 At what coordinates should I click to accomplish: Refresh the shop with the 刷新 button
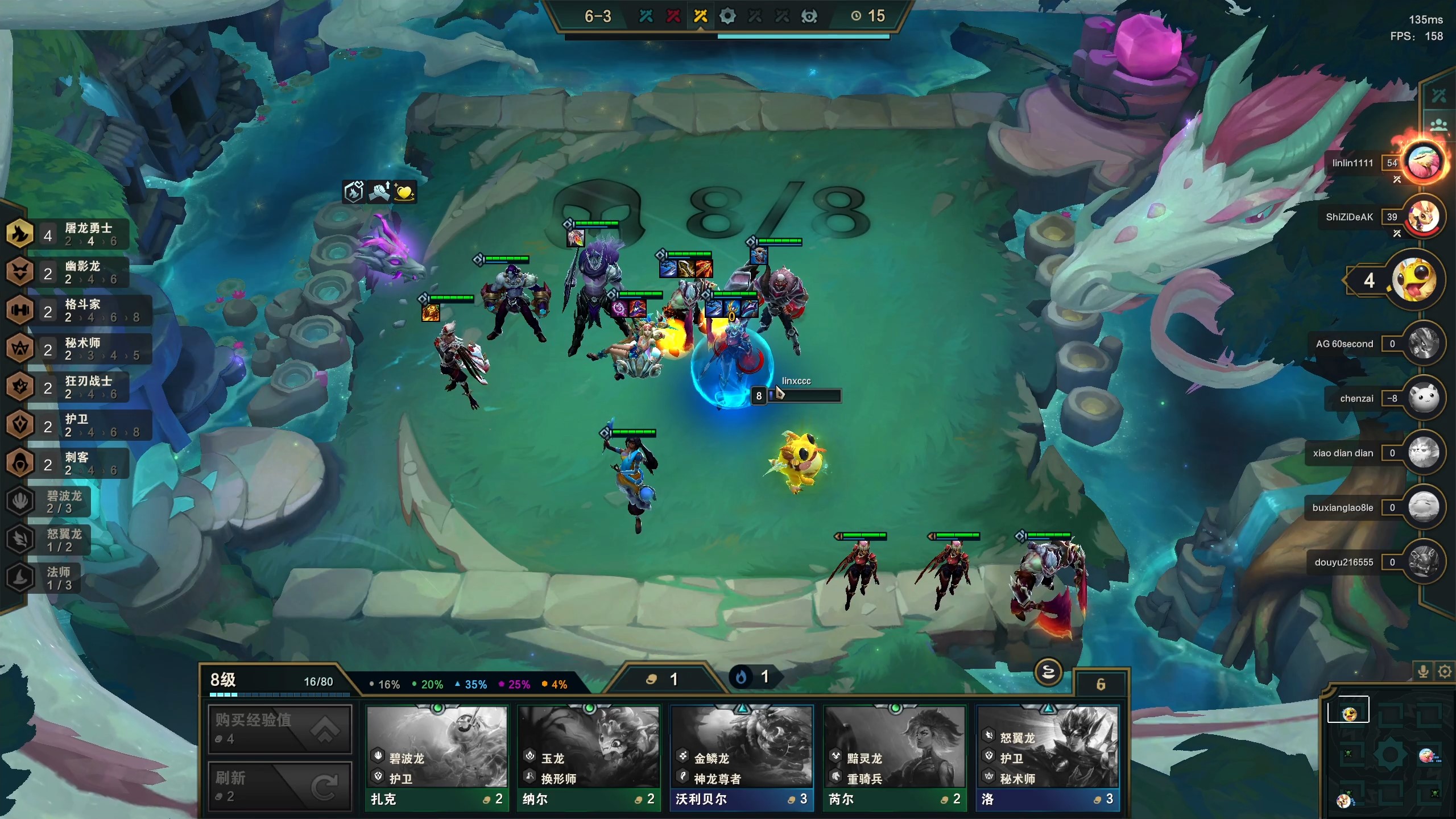pos(280,786)
